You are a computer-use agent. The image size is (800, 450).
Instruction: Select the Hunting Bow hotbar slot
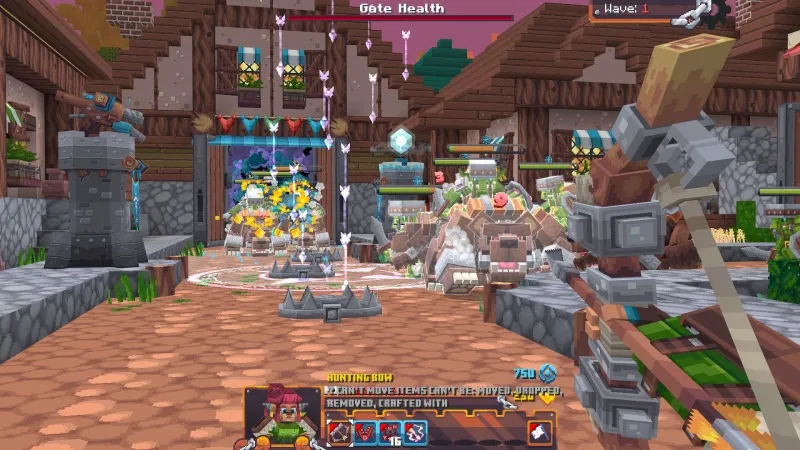339,432
